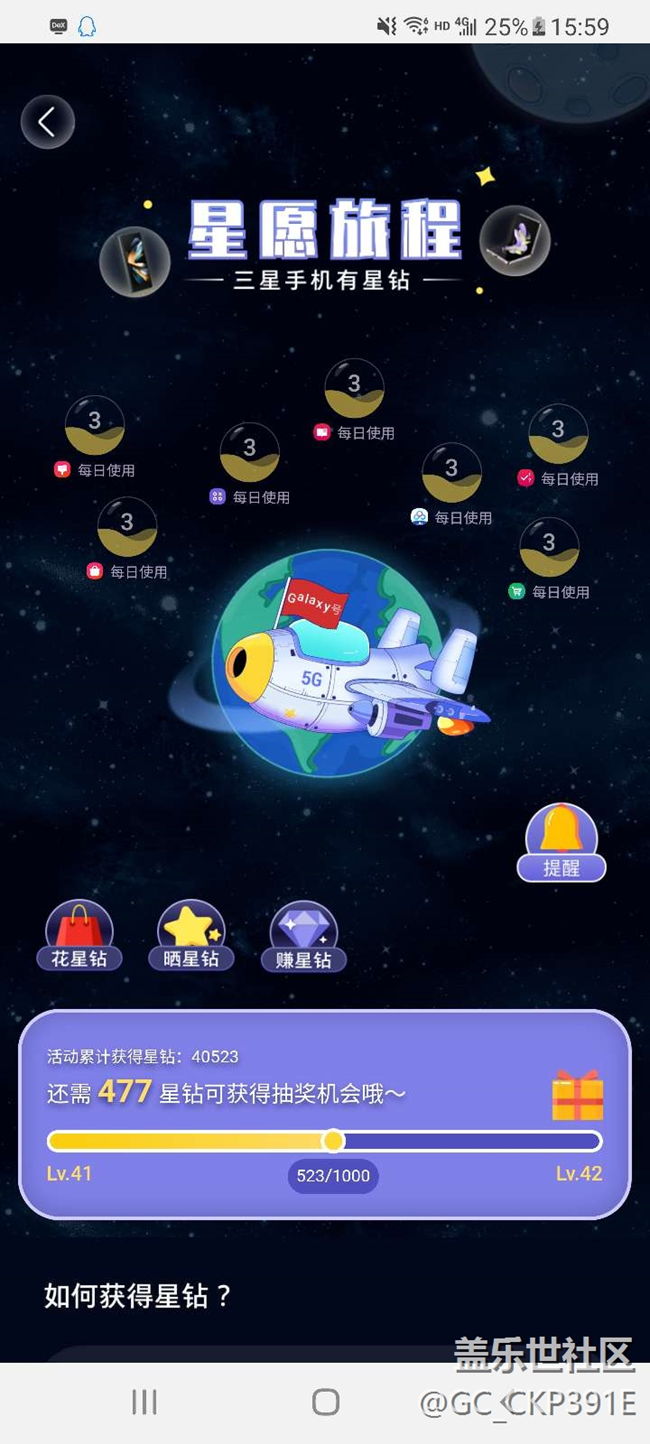Screen dimensions: 650x1444
Task: Tap the folded phone bubble left of title
Action: pyautogui.click(x=134, y=261)
